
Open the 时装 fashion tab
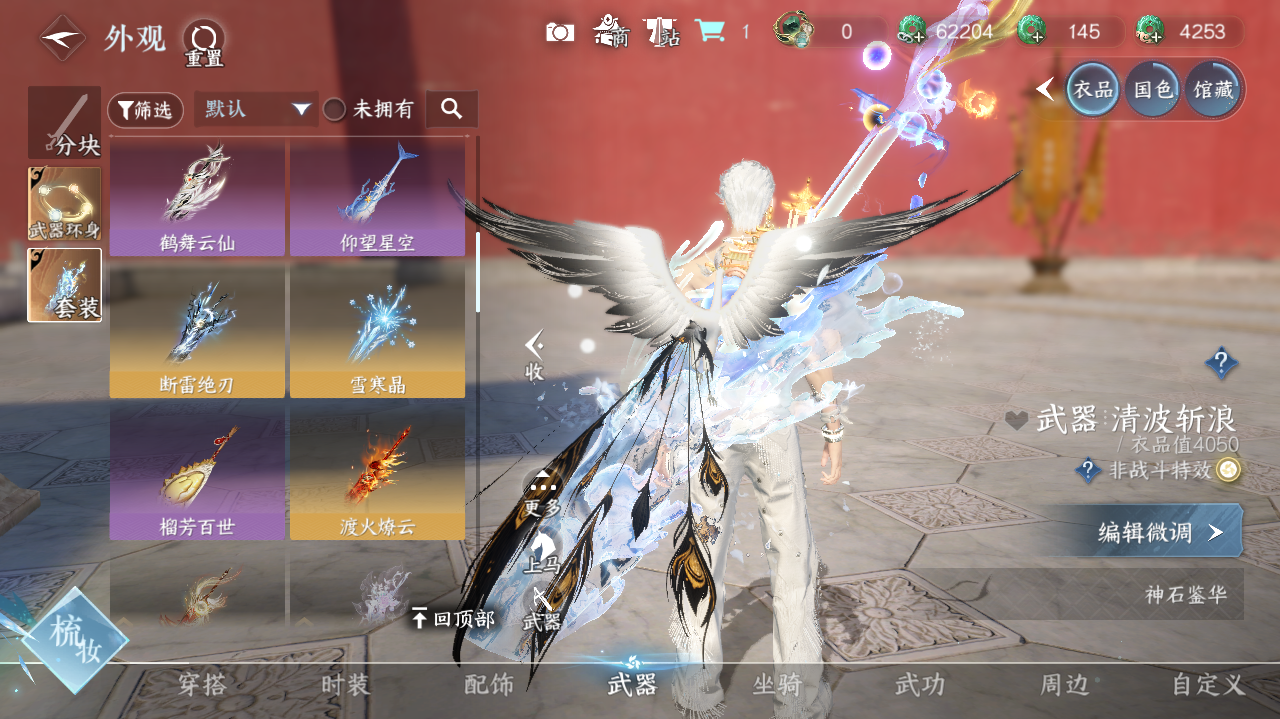tap(345, 685)
